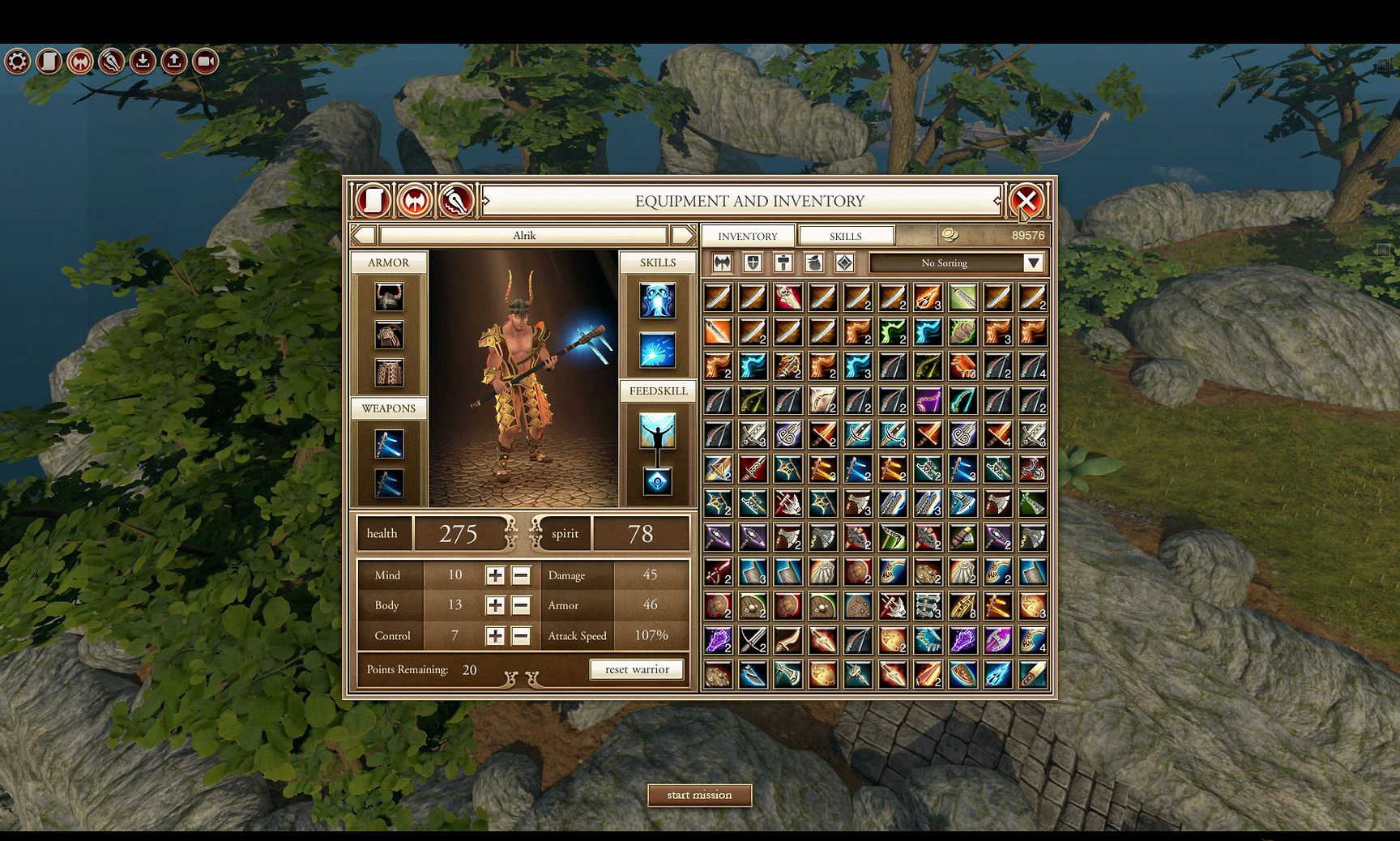
Task: Filter inventory by shield category
Action: coord(753,263)
